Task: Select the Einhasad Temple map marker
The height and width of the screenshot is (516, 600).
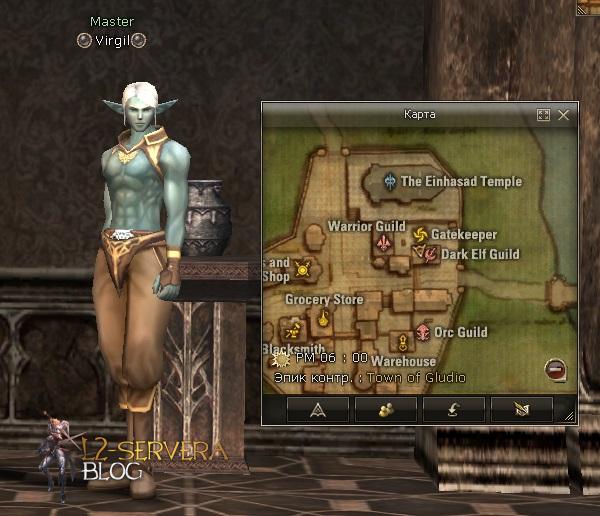Action: (x=390, y=181)
